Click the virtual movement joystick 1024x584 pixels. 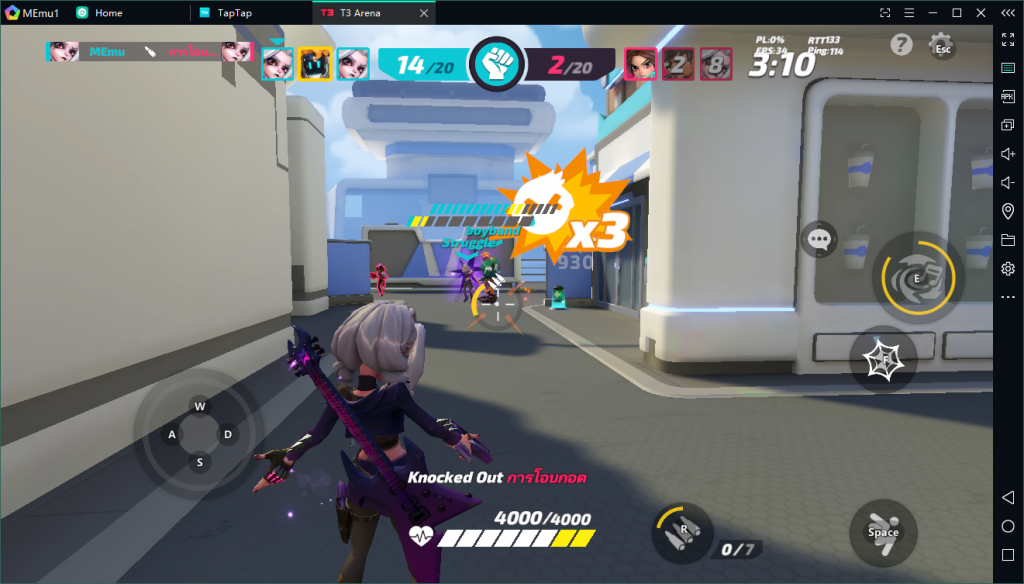click(200, 434)
